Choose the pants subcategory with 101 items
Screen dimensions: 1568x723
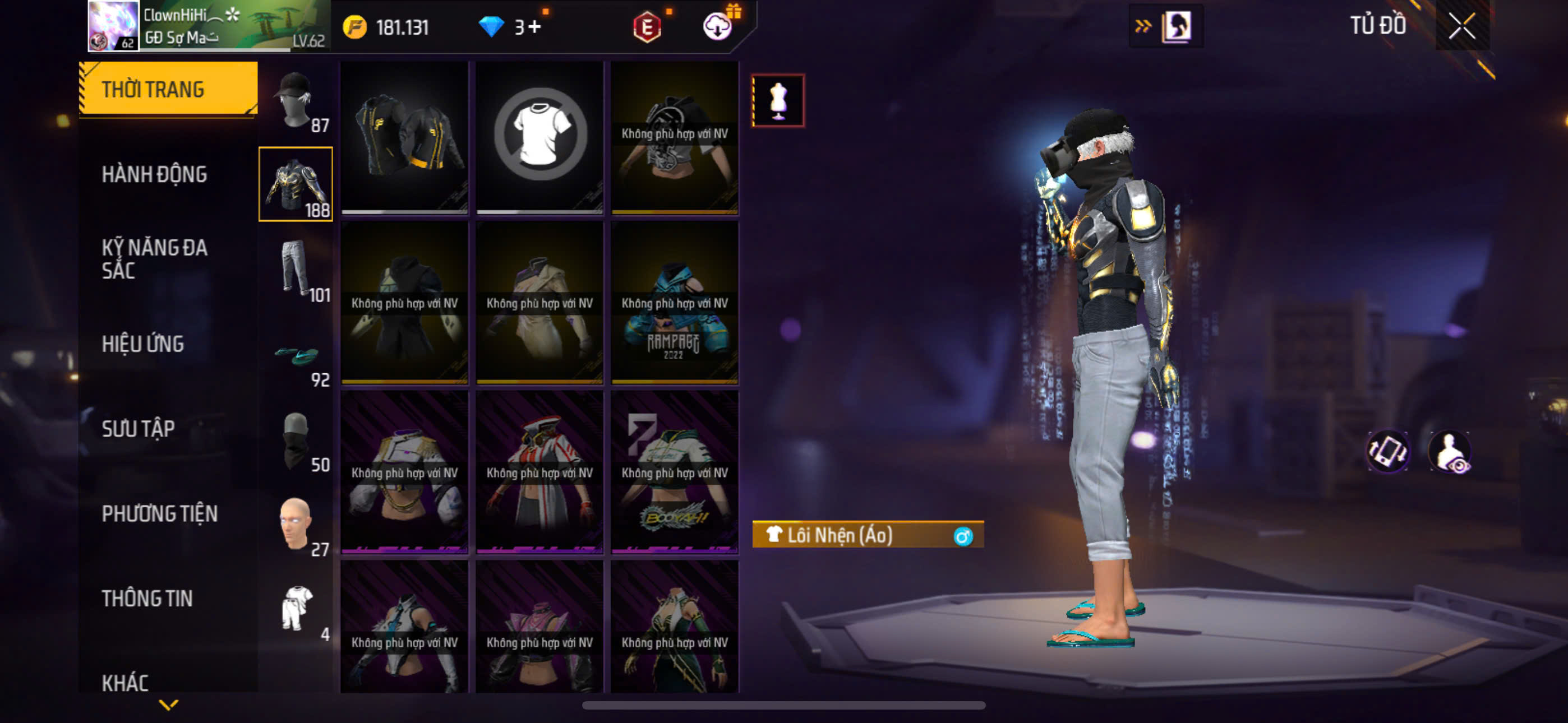pos(296,269)
